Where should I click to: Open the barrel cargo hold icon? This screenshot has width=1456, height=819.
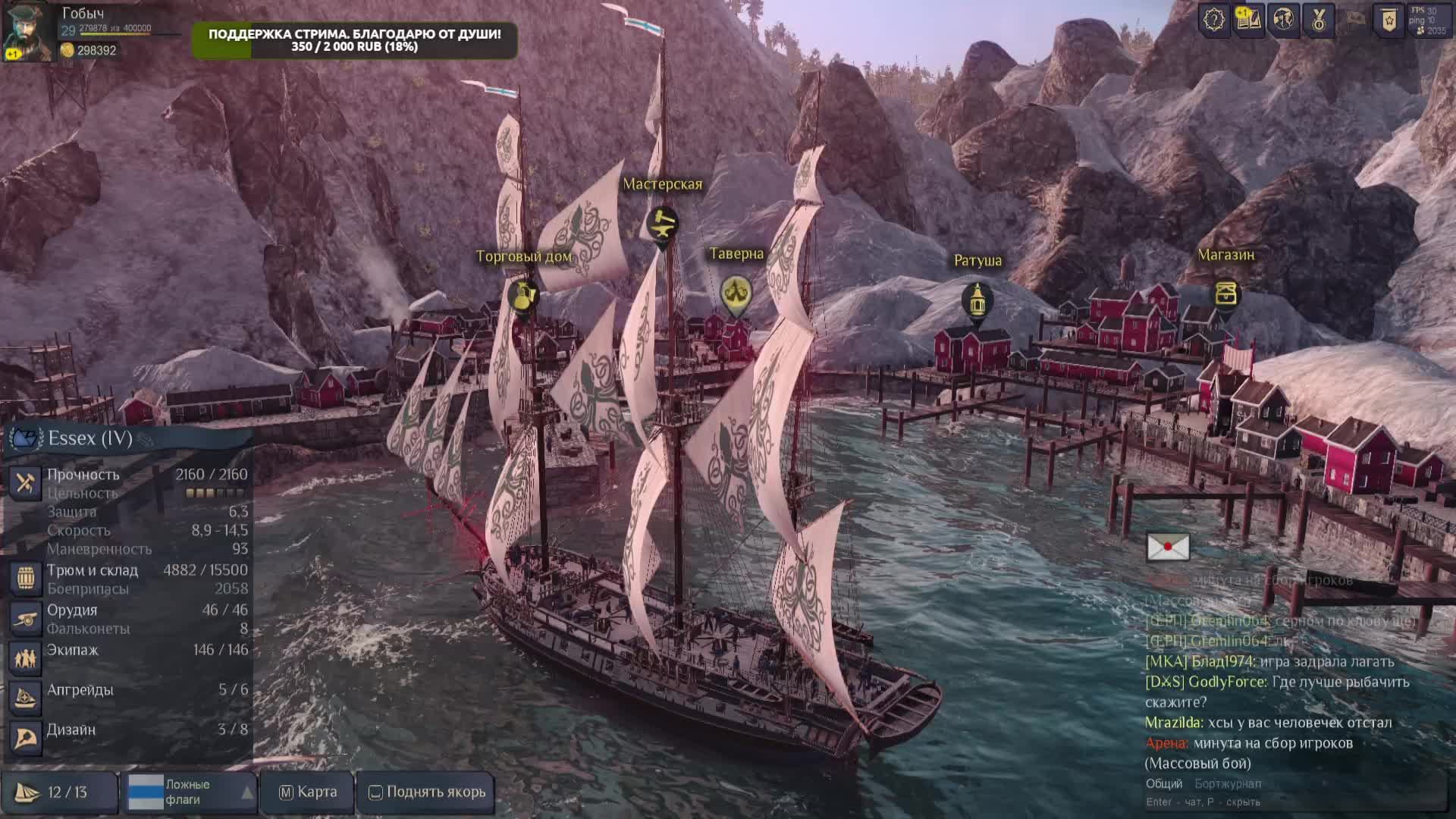(x=25, y=578)
